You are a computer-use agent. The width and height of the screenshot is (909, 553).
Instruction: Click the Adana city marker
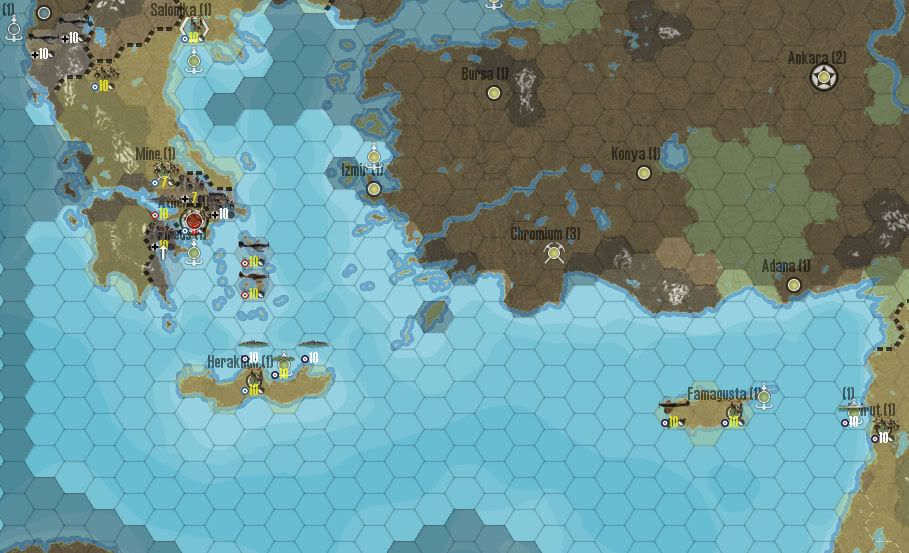point(794,285)
